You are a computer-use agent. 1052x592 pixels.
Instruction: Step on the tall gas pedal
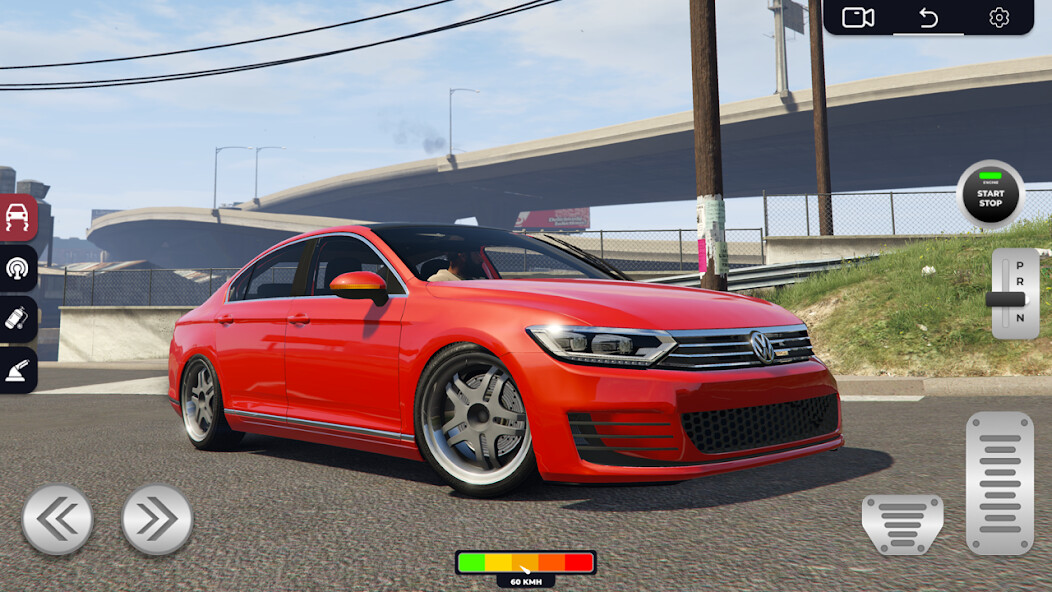[x=999, y=483]
